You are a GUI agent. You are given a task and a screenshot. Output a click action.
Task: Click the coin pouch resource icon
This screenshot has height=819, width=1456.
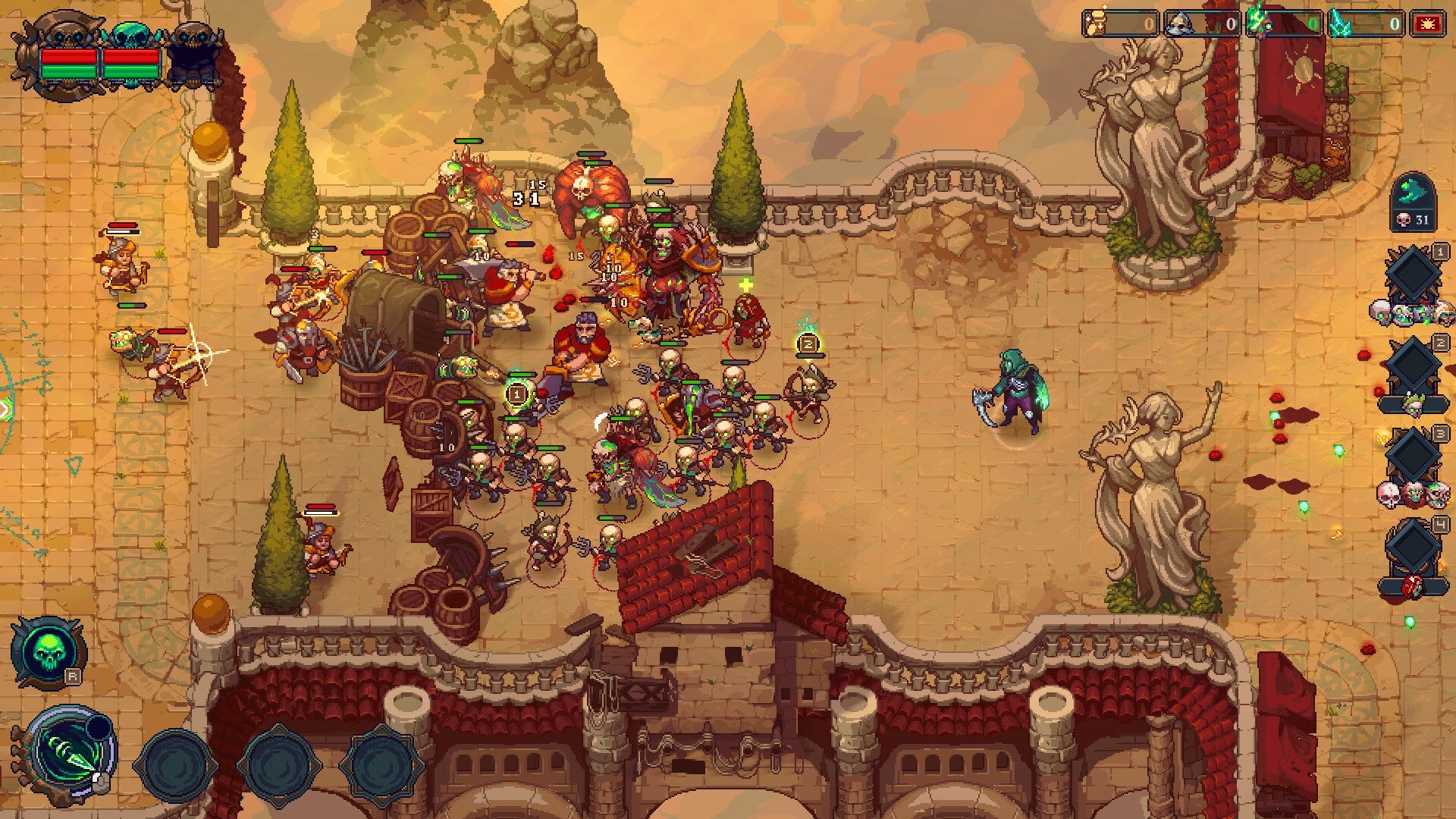tap(1096, 23)
